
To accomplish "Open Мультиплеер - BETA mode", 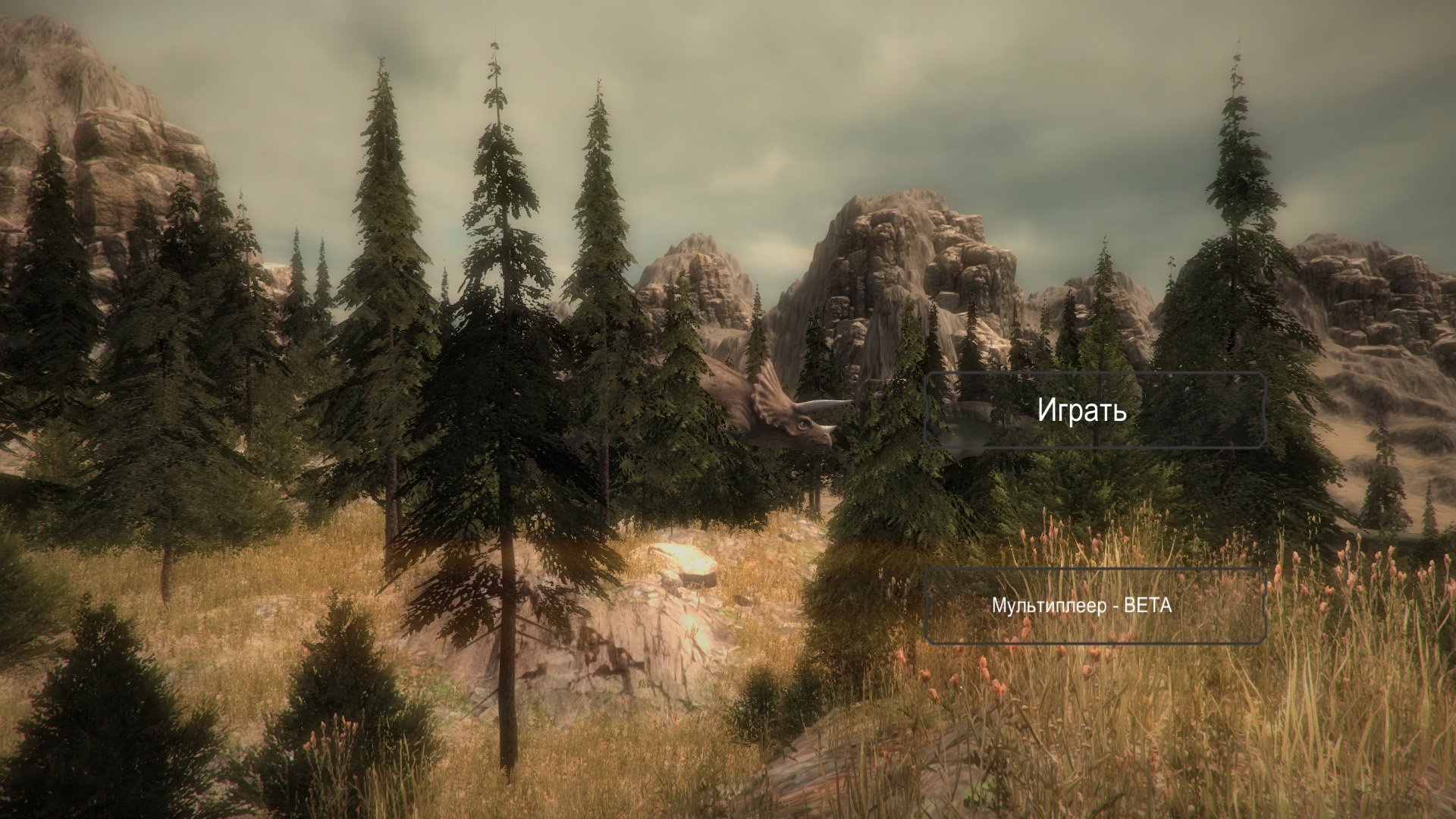I will [1095, 606].
